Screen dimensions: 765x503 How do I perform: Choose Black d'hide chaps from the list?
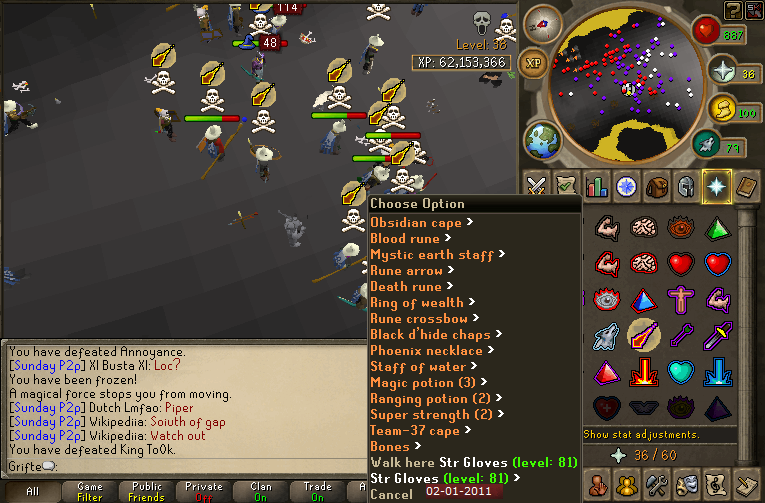click(430, 335)
